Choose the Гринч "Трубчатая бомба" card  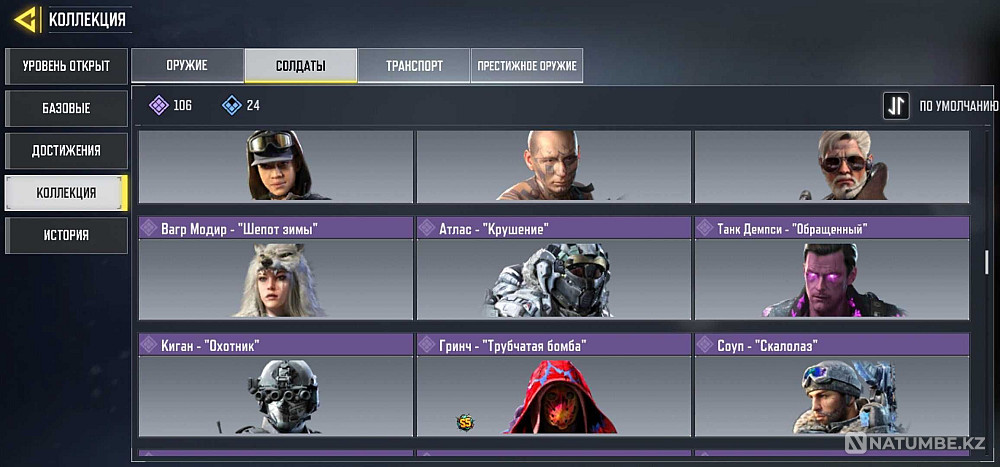point(553,385)
